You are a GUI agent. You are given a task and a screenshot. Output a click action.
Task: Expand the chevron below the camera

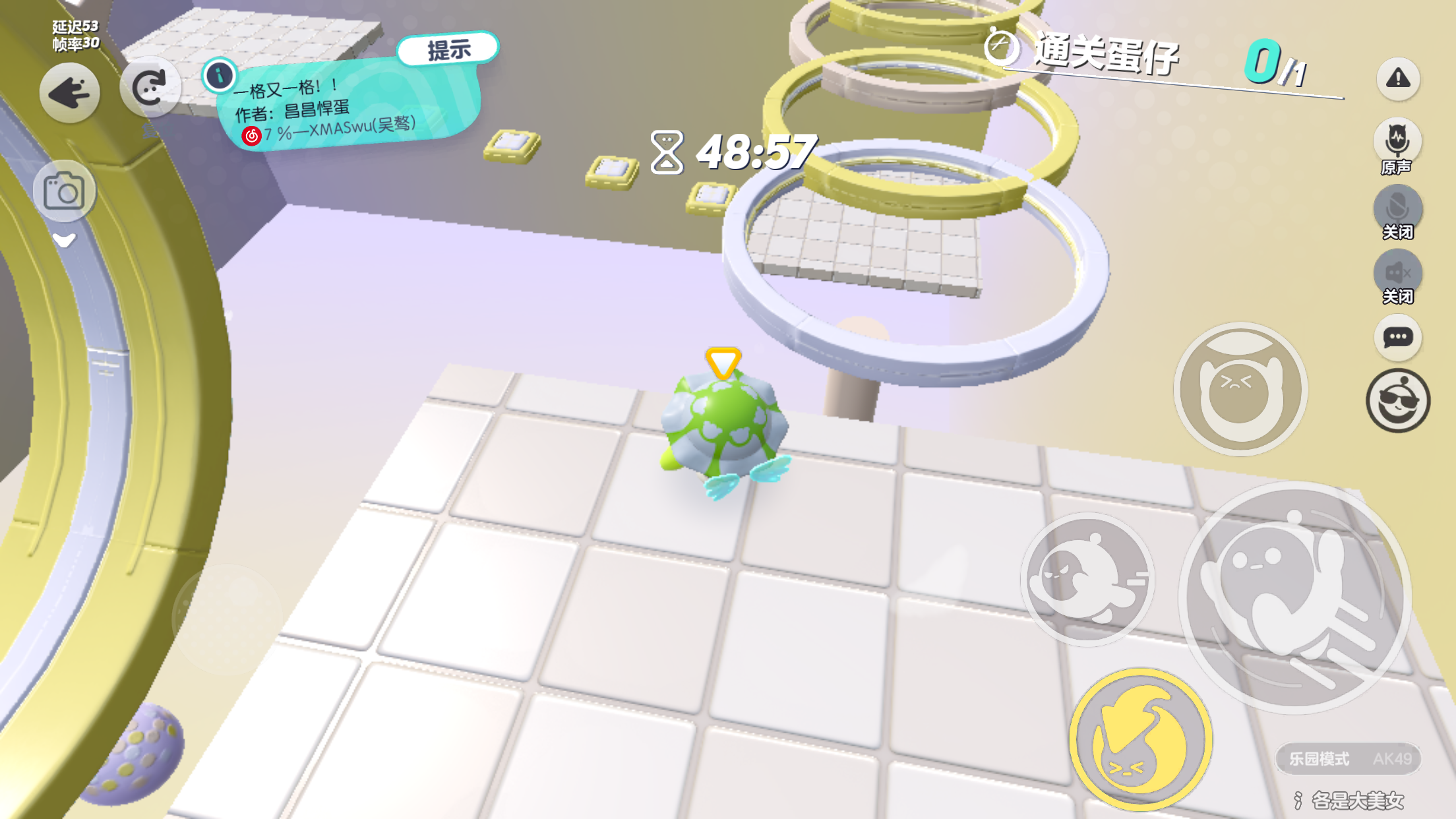pyautogui.click(x=64, y=241)
